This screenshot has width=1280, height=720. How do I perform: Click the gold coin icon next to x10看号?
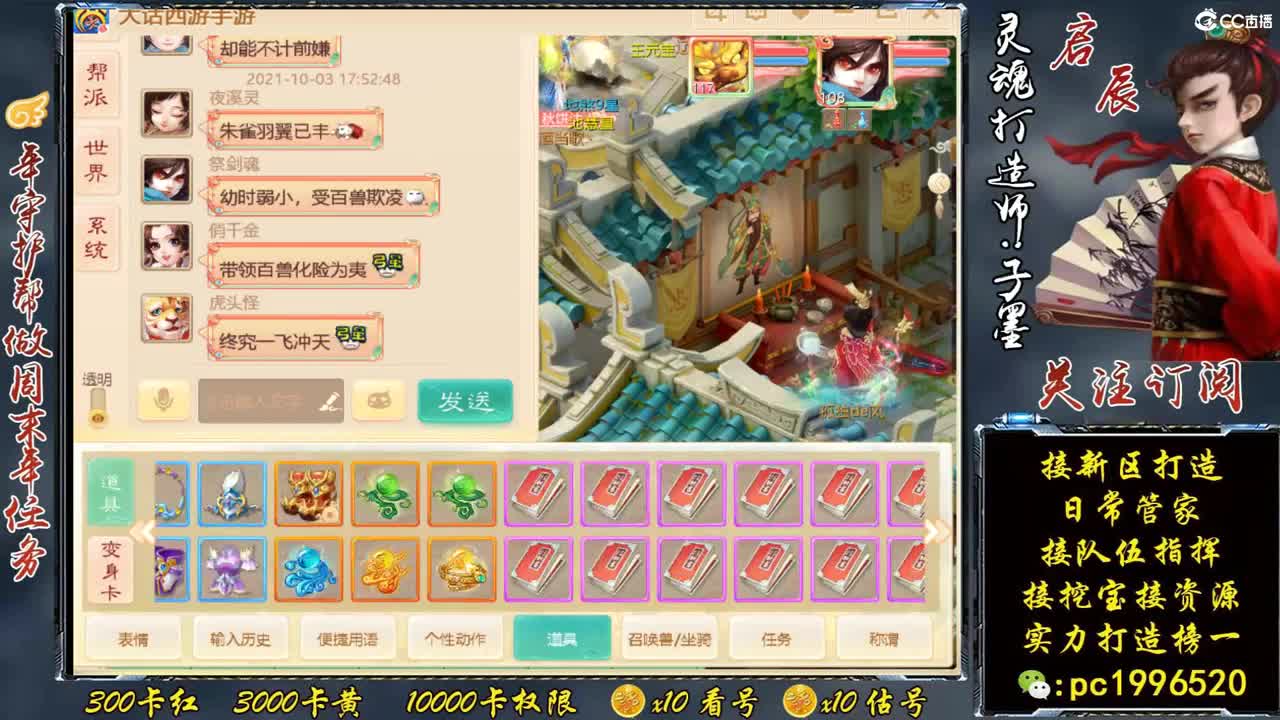629,701
